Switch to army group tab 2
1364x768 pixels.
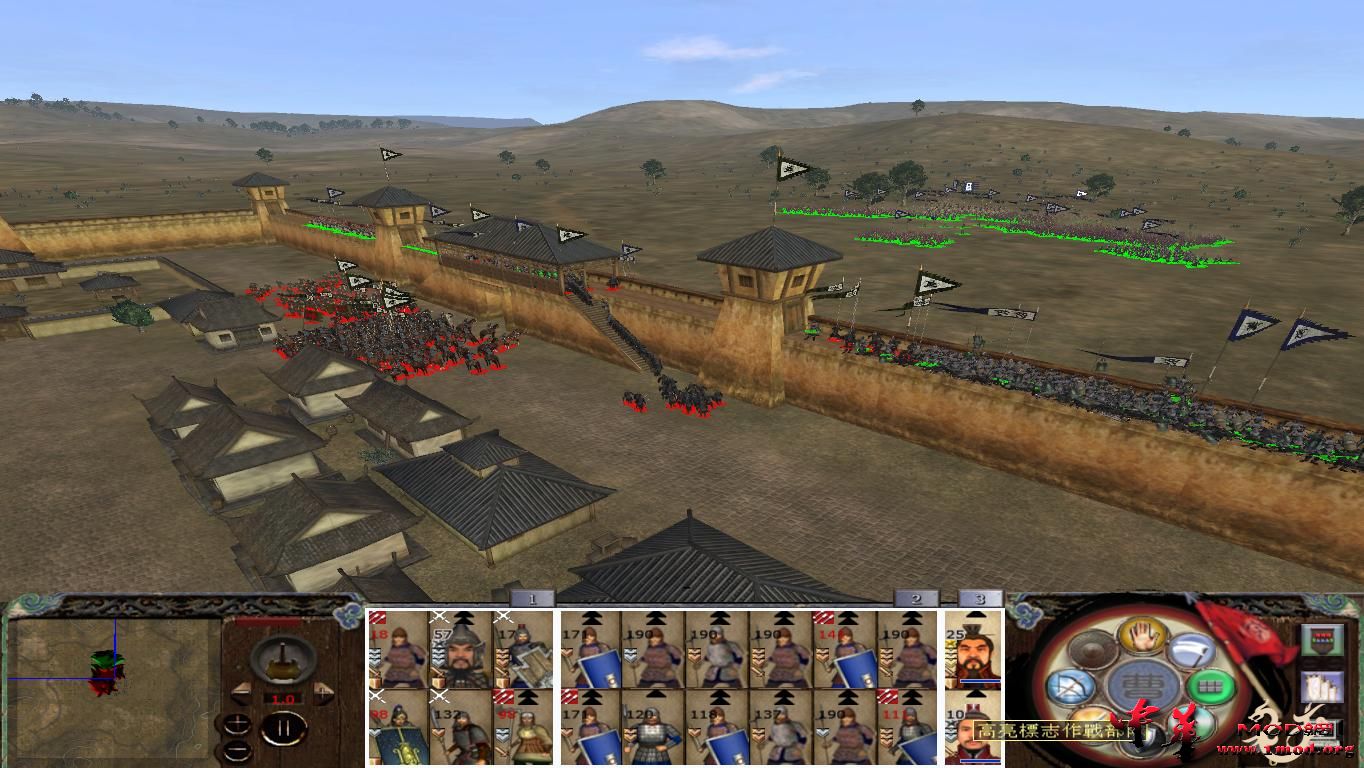(x=916, y=599)
